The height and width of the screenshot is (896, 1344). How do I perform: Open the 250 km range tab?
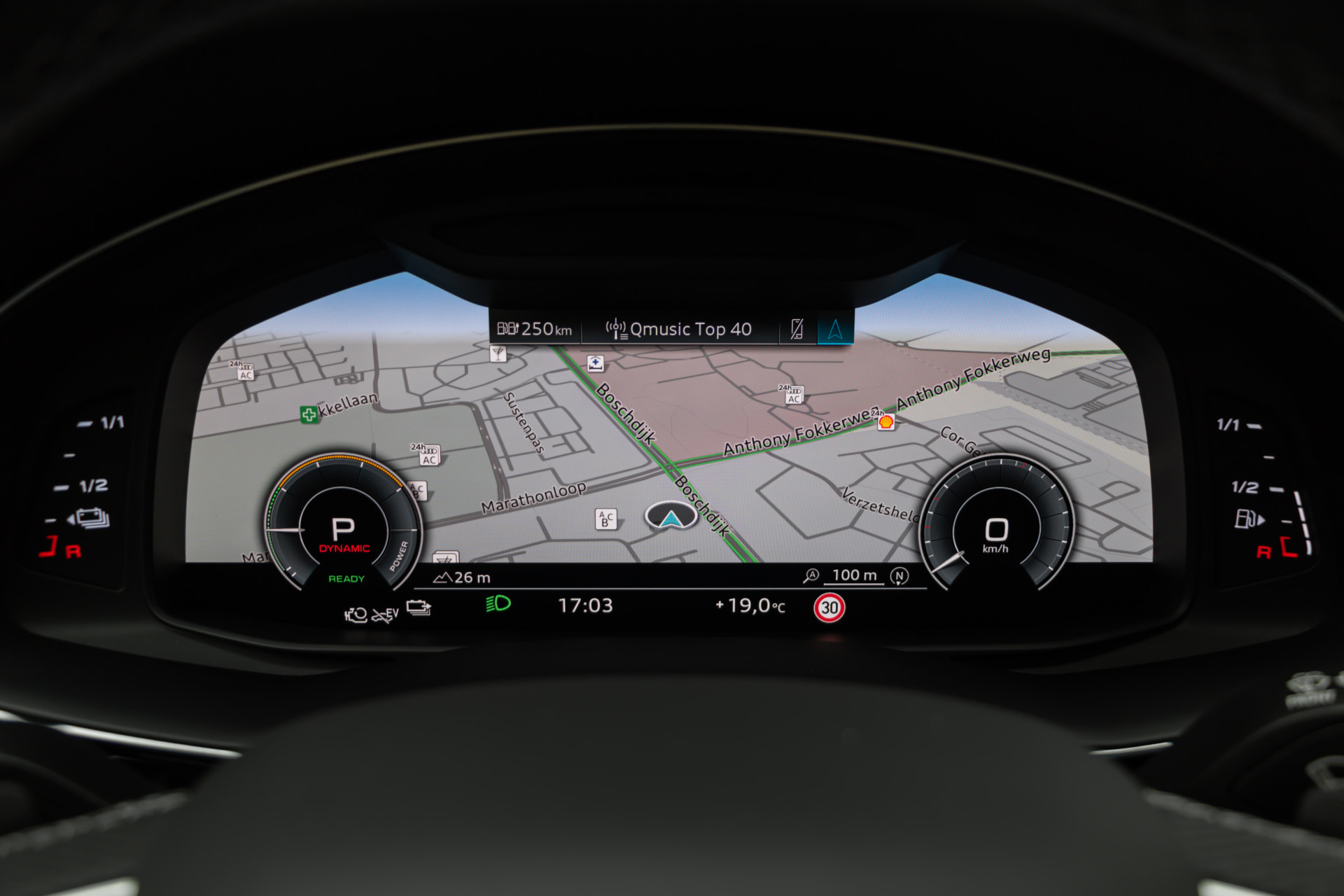(x=535, y=328)
